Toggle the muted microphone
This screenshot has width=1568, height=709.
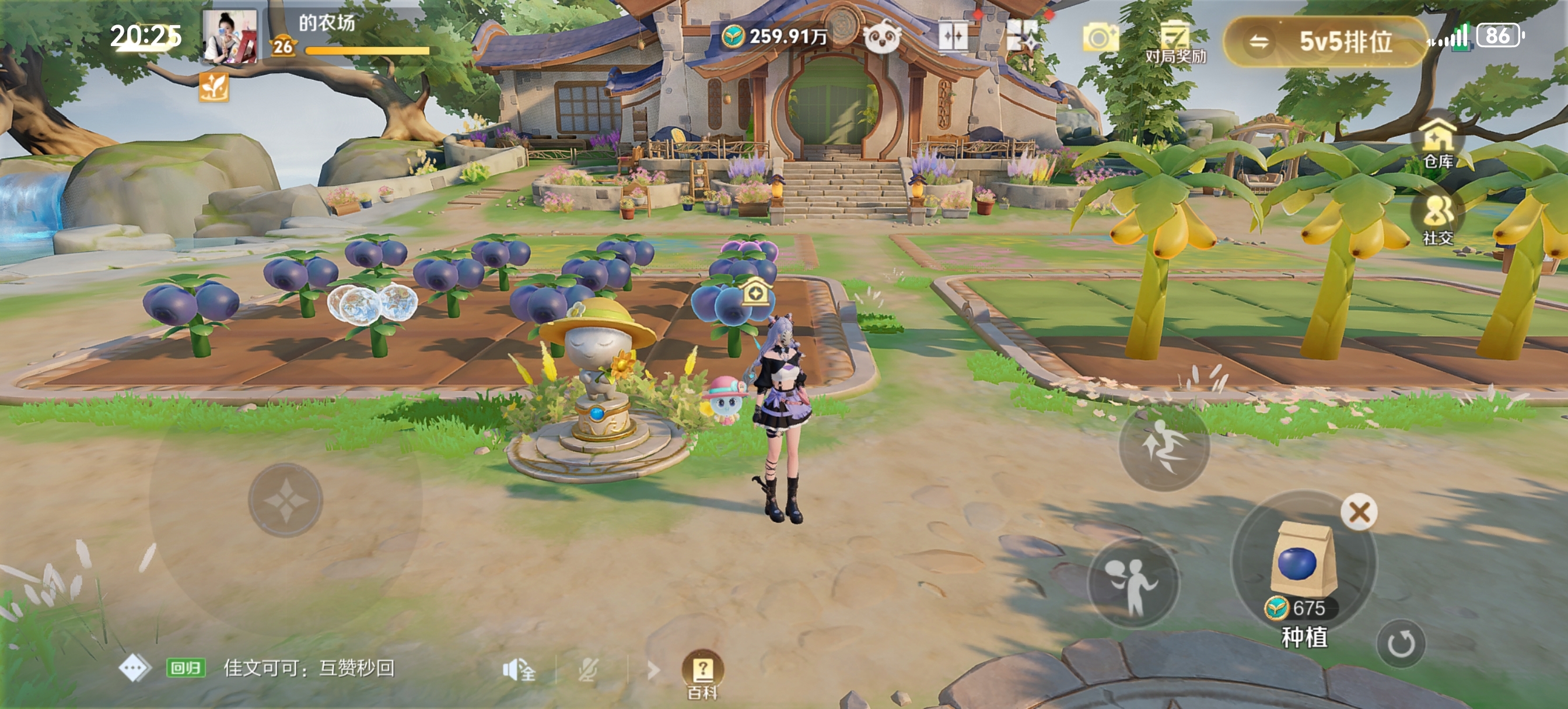588,670
